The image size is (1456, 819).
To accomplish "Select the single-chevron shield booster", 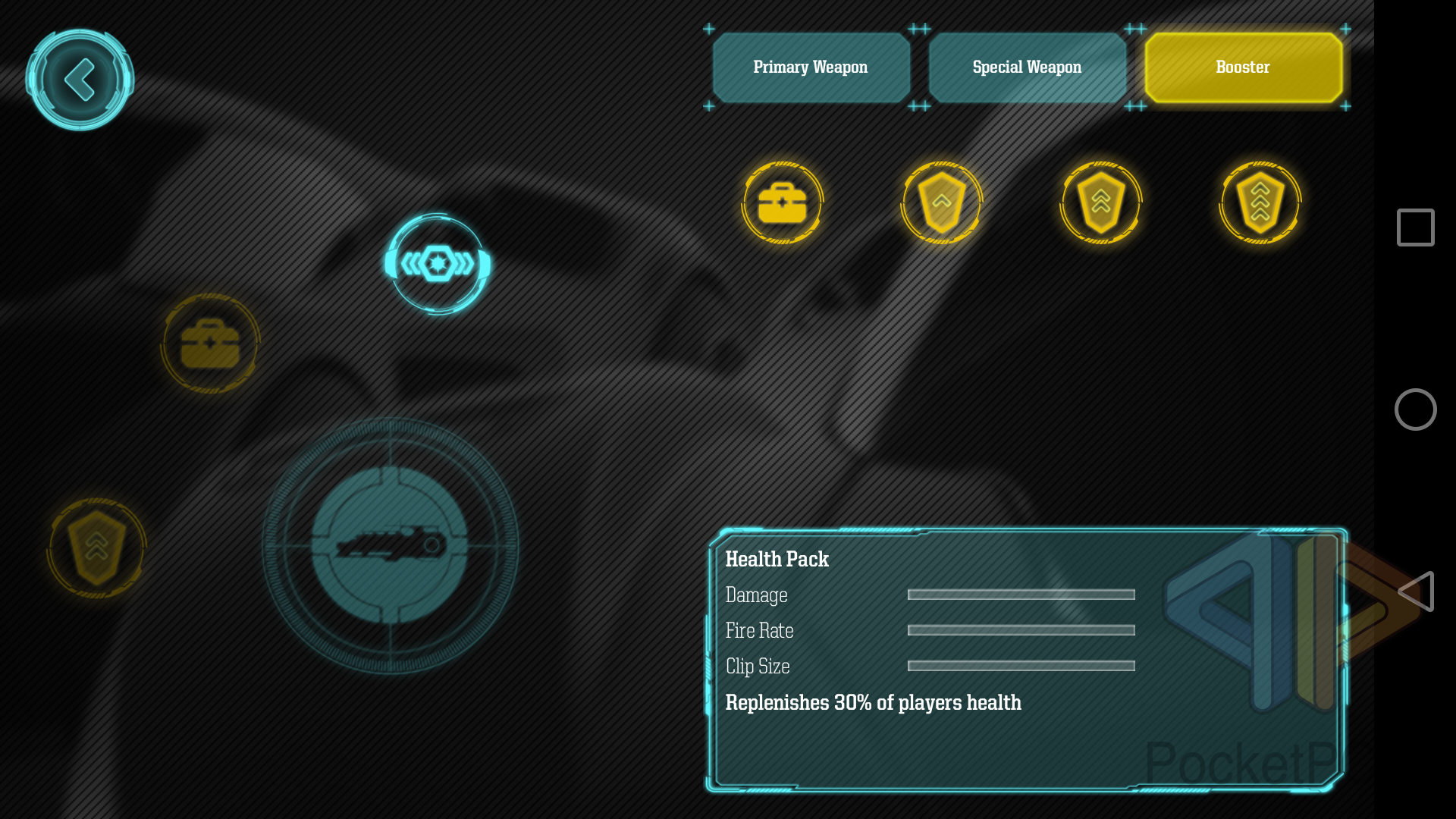I will (942, 202).
